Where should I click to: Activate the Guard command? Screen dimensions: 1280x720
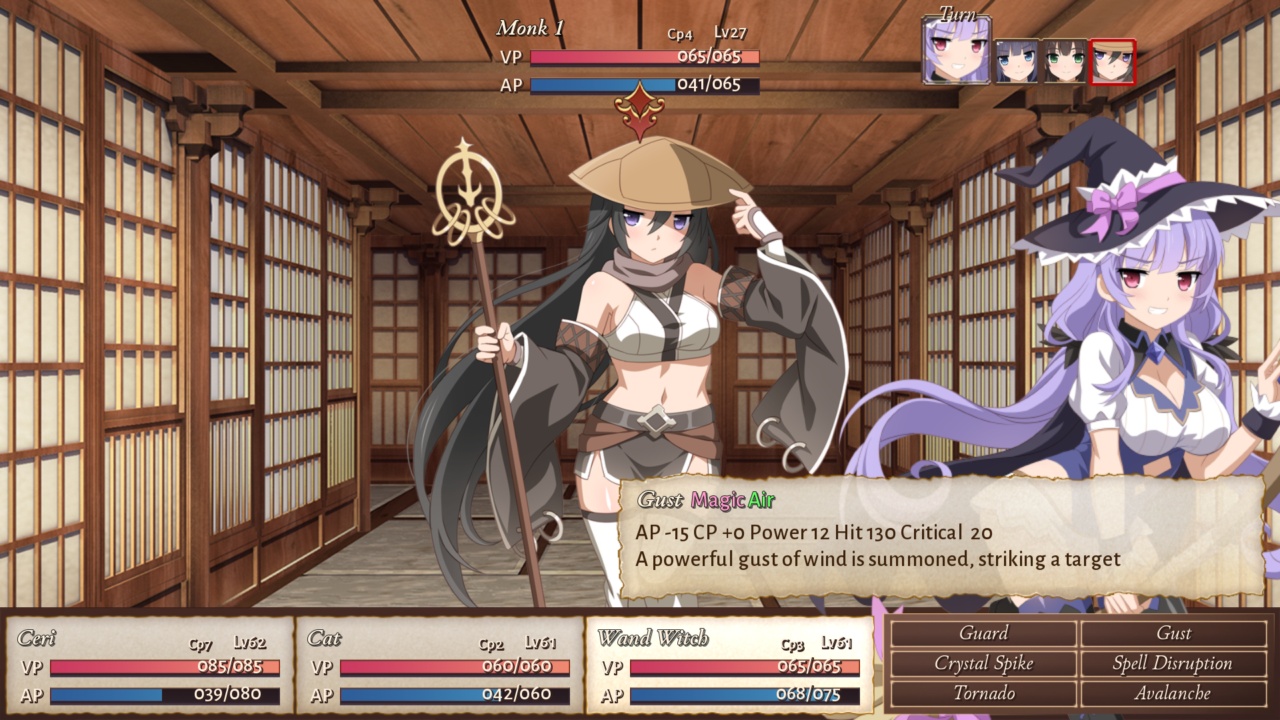coord(985,634)
